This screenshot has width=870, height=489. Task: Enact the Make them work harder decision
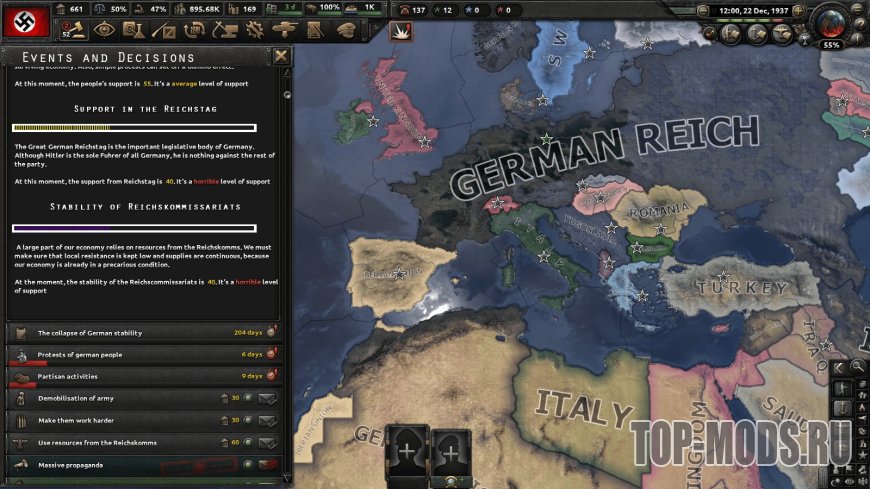pos(267,420)
